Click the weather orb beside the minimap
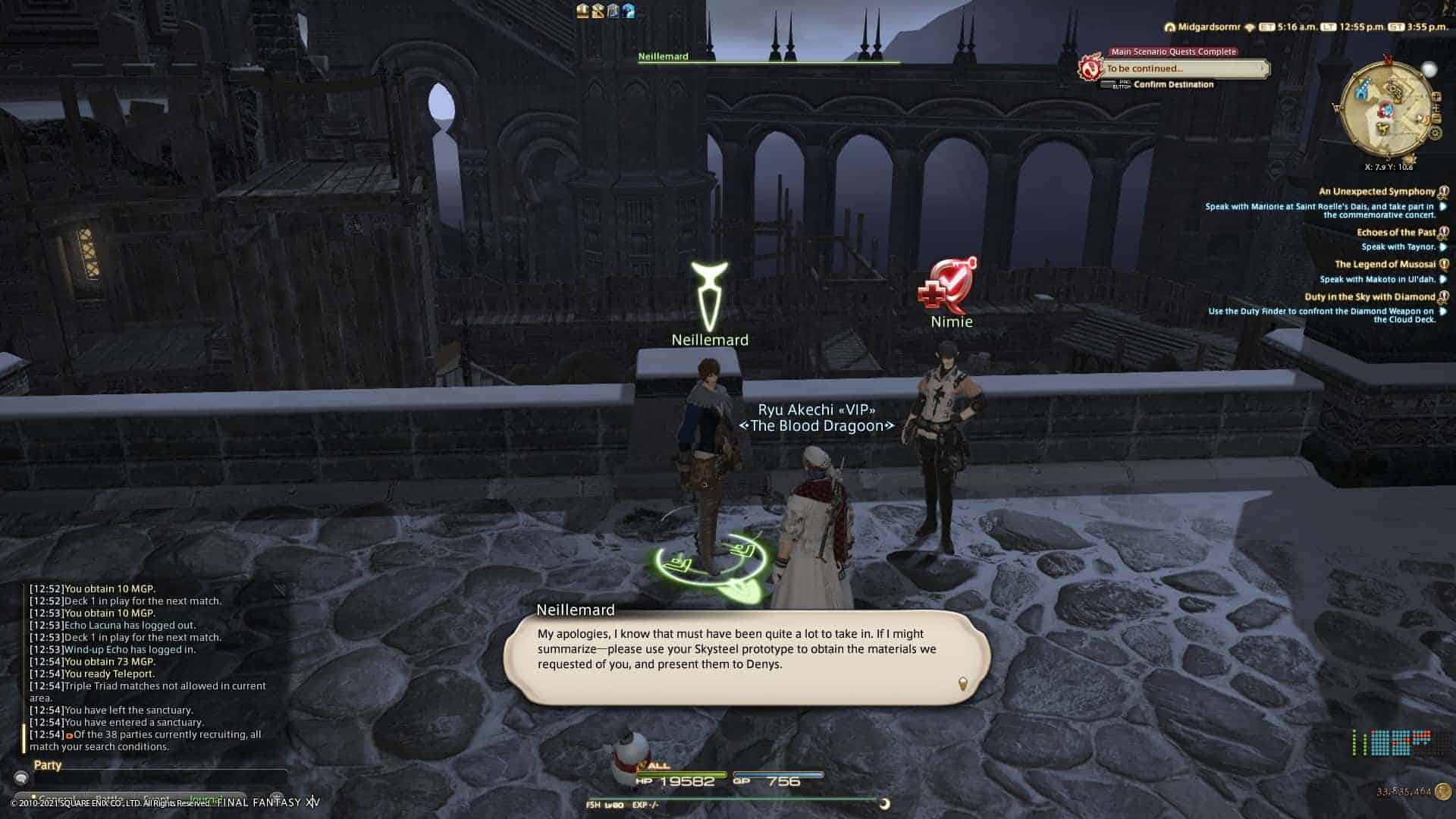The image size is (1456, 819). coord(1429,70)
